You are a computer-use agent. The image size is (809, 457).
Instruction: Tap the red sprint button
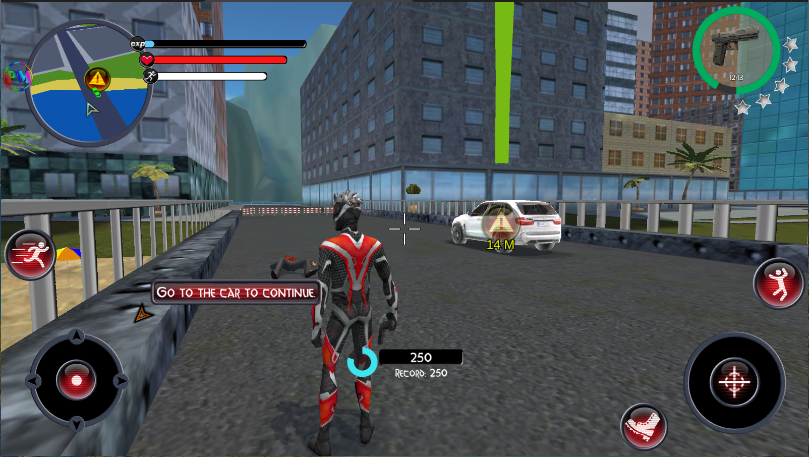[30, 254]
